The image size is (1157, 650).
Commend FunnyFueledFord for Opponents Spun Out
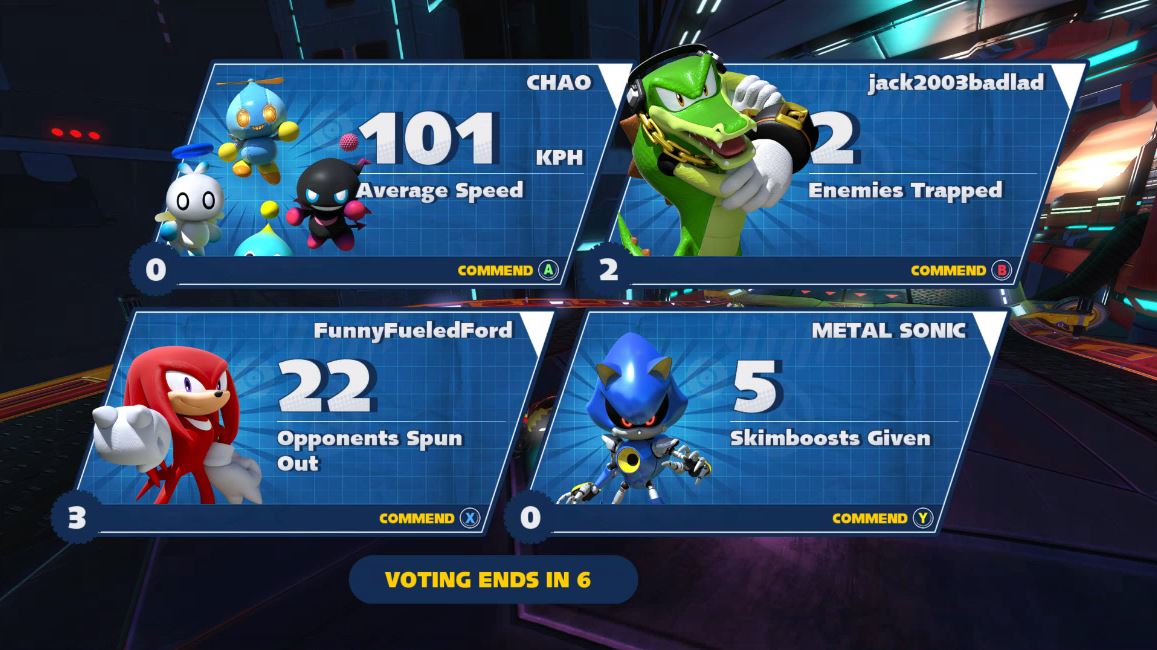(x=428, y=518)
